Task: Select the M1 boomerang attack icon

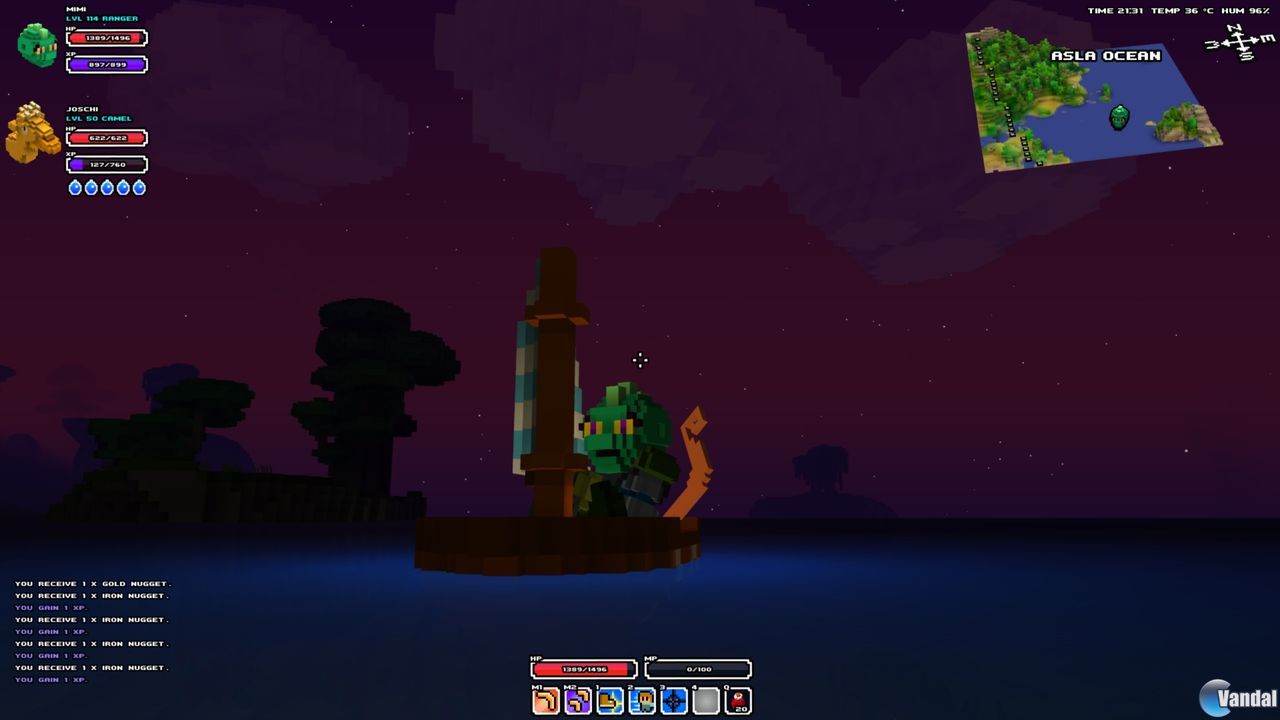Action: 544,700
